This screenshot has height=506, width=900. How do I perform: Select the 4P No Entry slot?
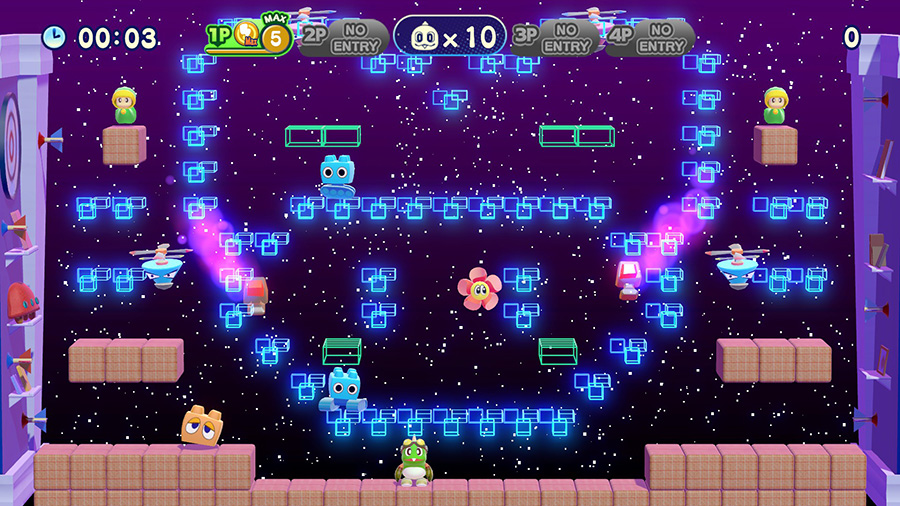(650, 38)
